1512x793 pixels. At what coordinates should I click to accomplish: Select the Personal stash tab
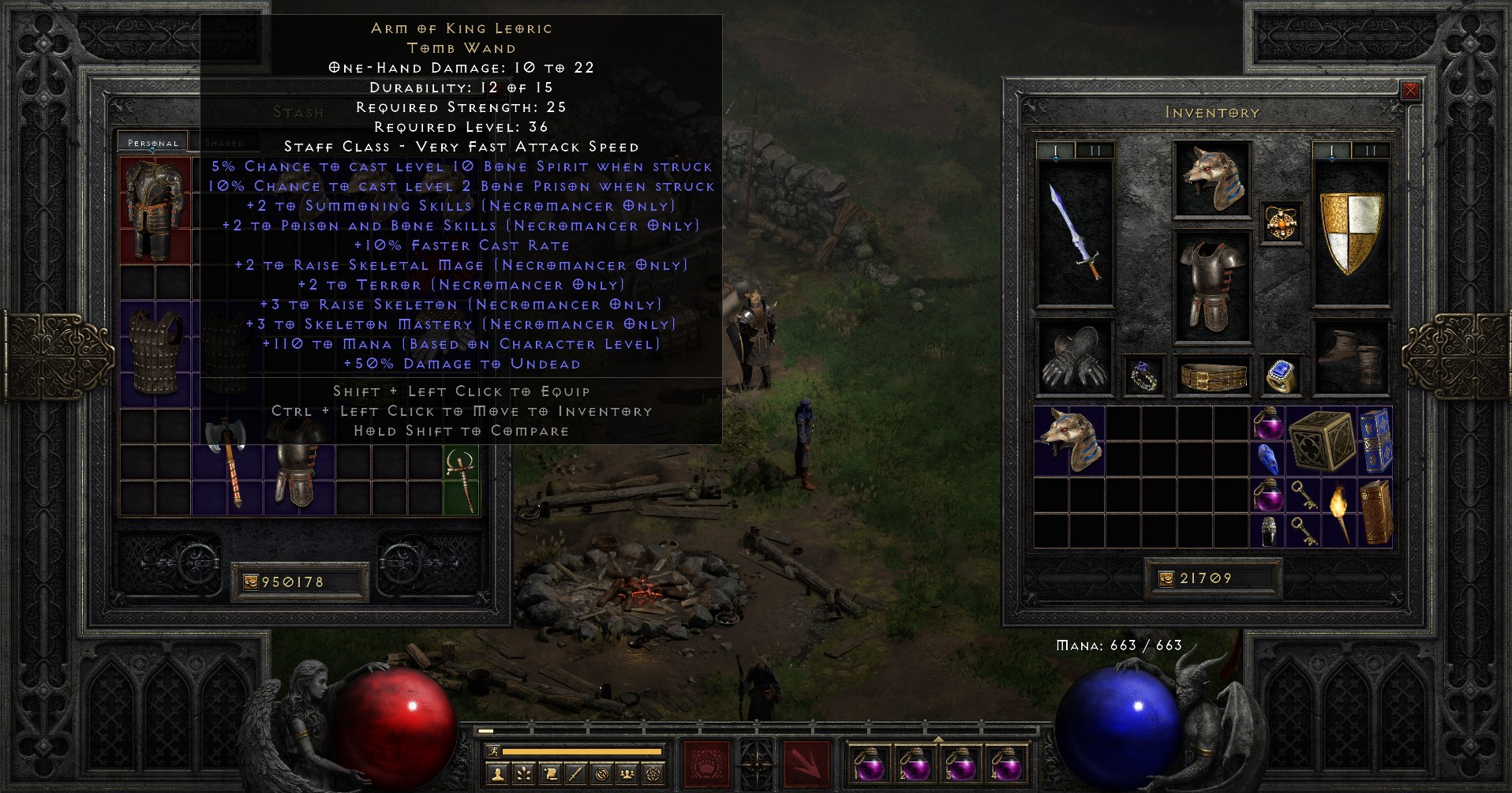[x=154, y=142]
